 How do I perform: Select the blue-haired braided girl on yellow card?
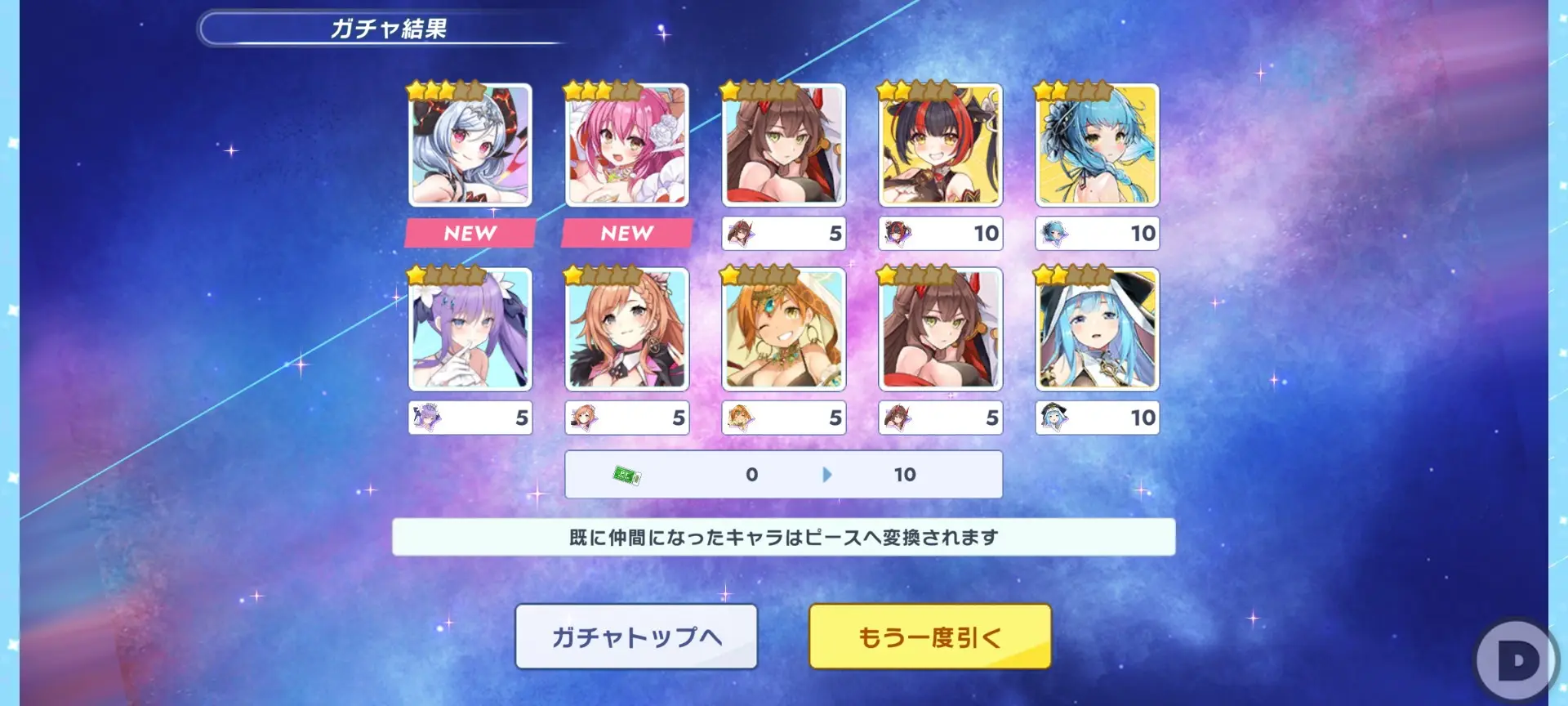click(1097, 145)
